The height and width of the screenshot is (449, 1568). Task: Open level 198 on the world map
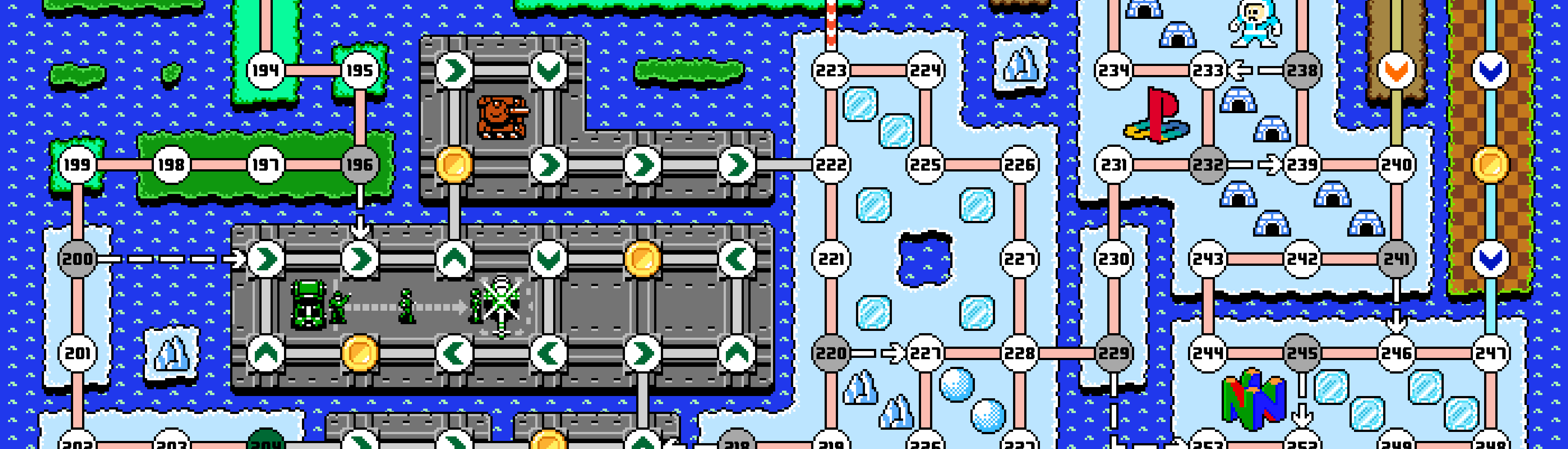tap(171, 164)
